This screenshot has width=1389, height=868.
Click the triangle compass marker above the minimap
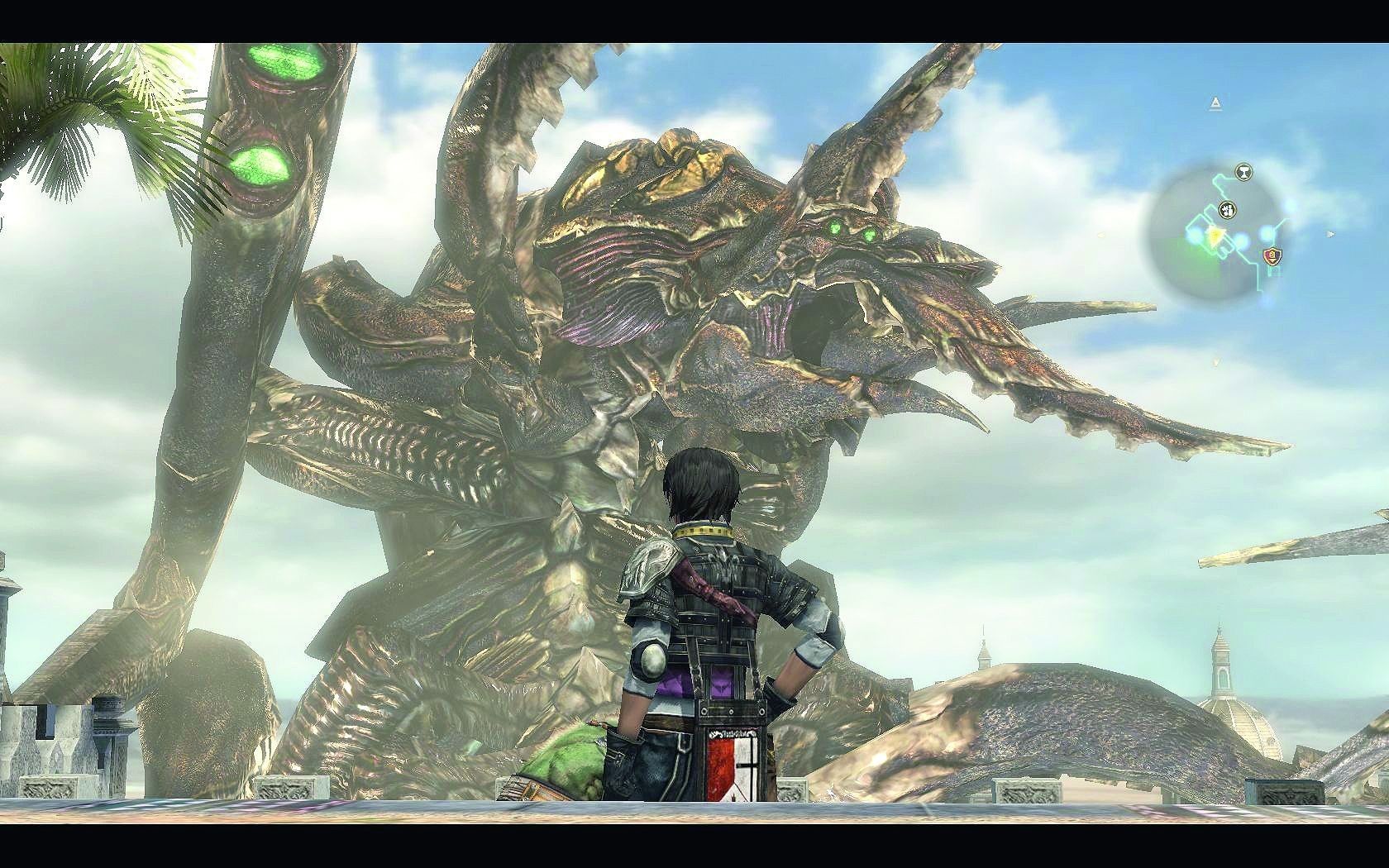point(1215,103)
